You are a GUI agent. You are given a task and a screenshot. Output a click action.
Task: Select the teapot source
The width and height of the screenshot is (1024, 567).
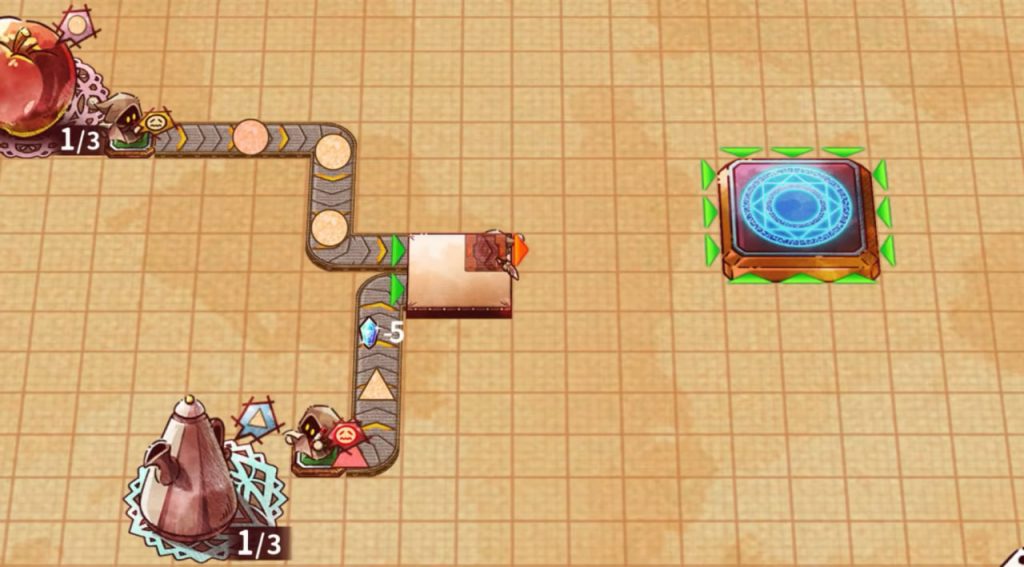(x=190, y=470)
